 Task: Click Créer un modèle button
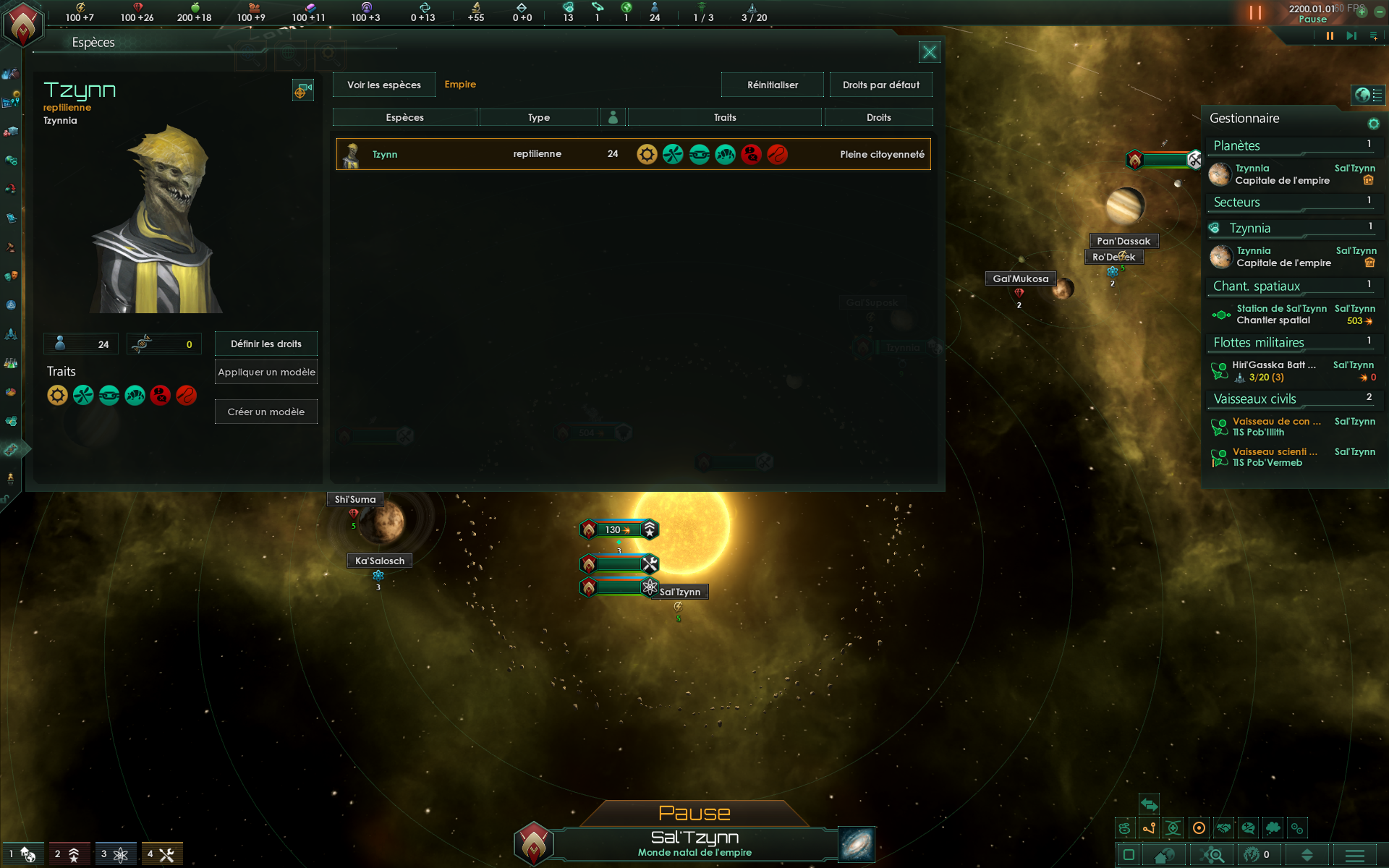(x=266, y=412)
